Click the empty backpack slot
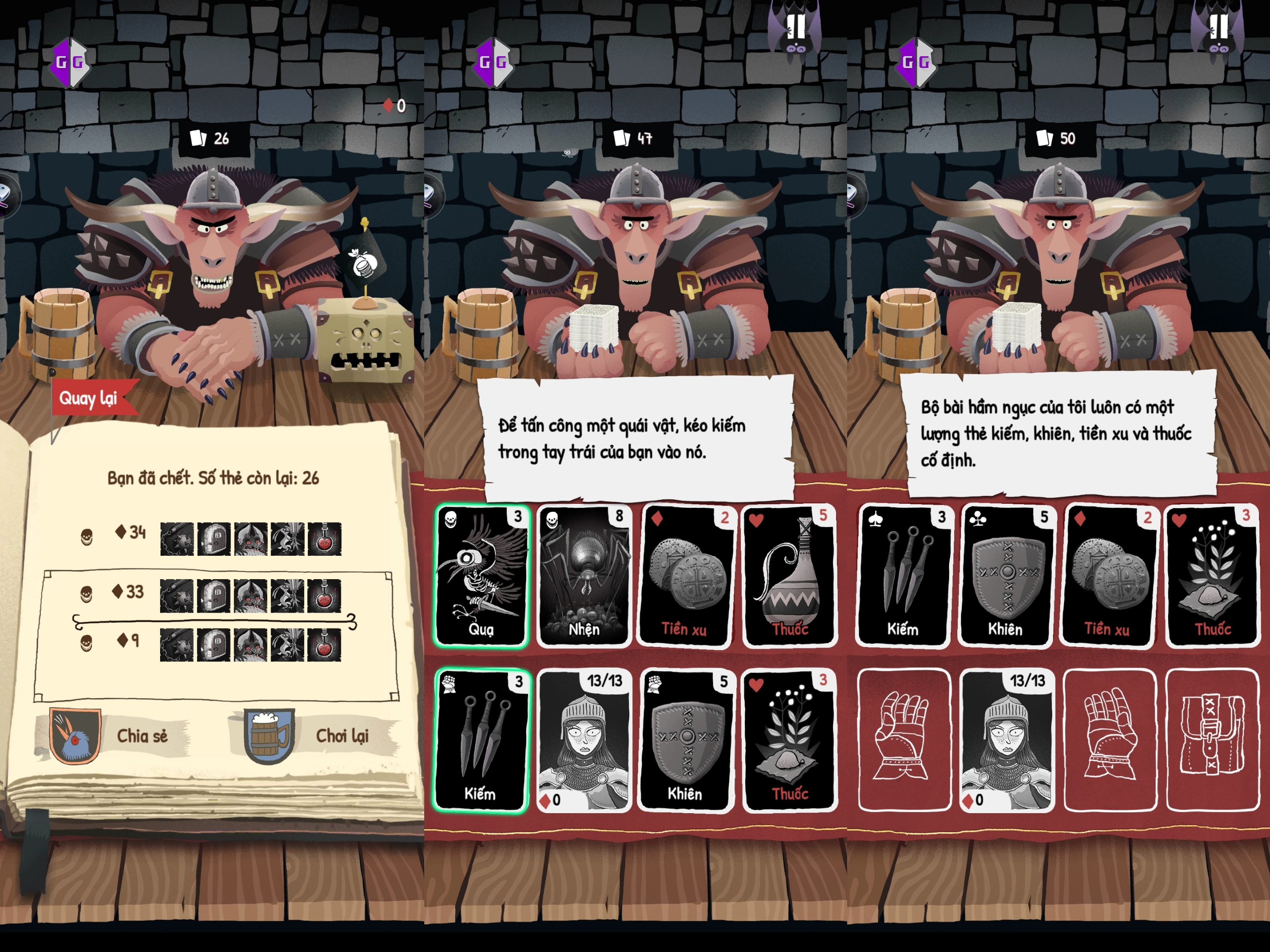 click(1211, 740)
